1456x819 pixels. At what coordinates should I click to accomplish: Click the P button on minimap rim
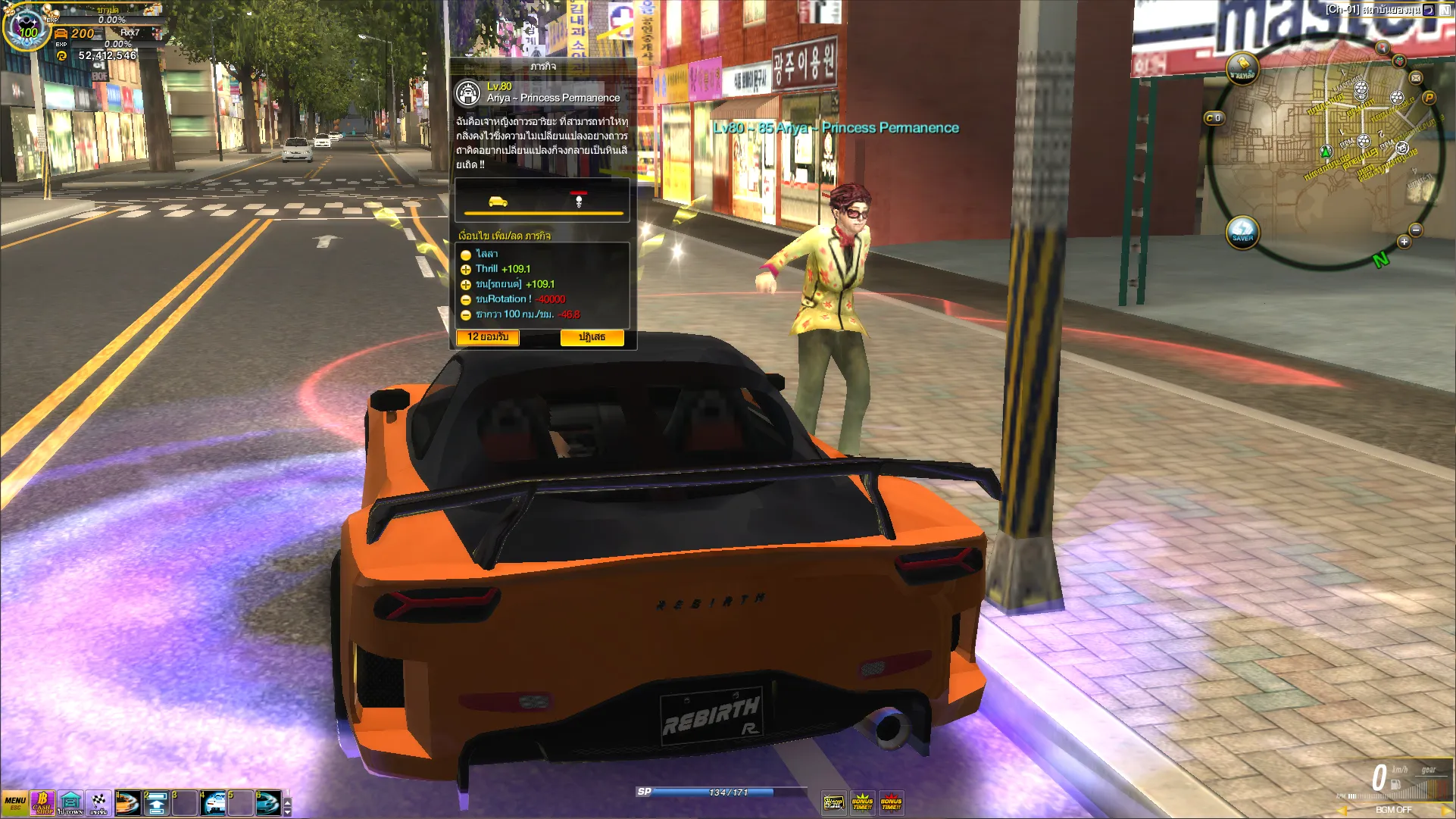click(1429, 98)
